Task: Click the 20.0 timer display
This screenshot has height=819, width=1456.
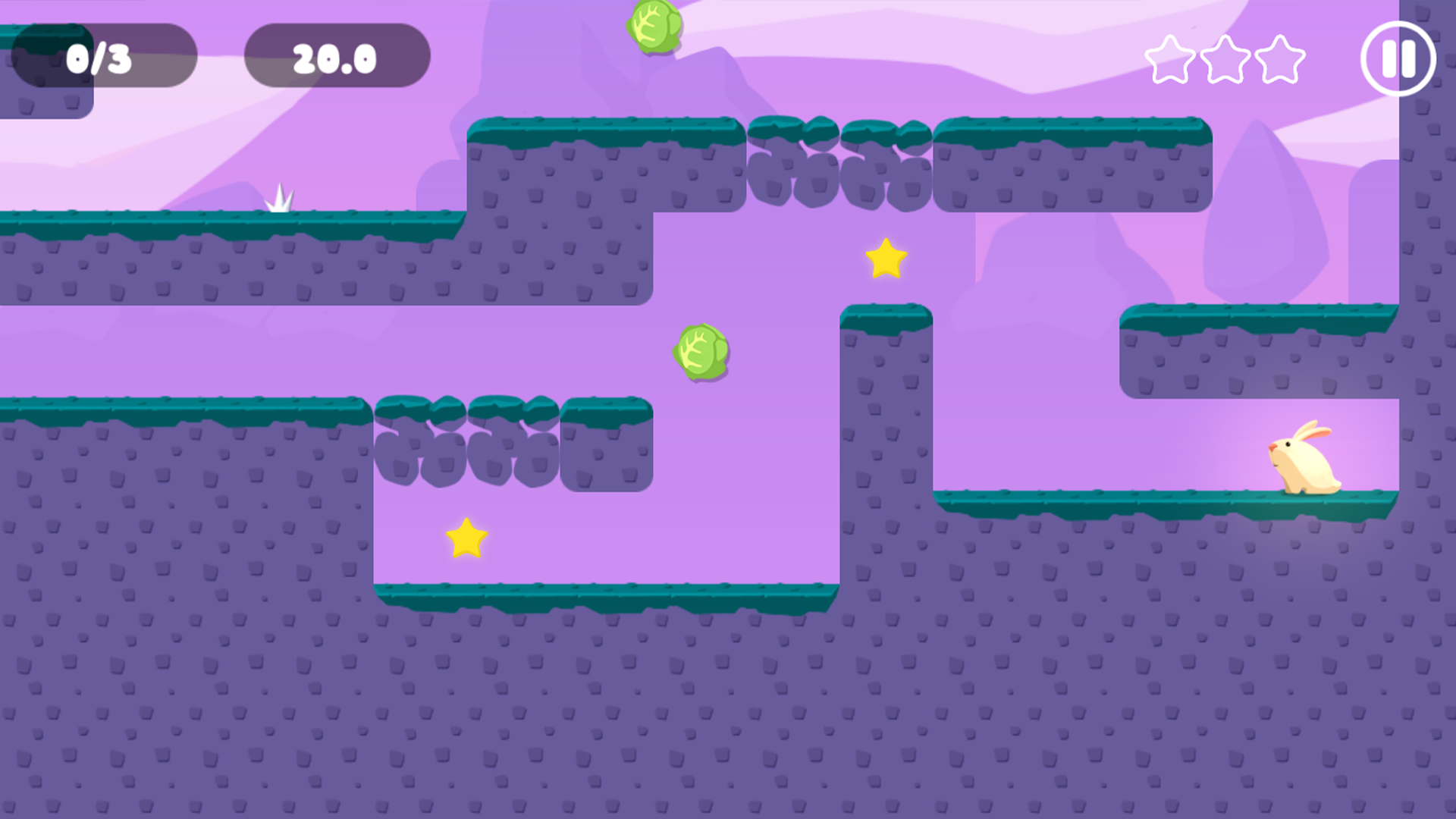Action: (x=336, y=55)
